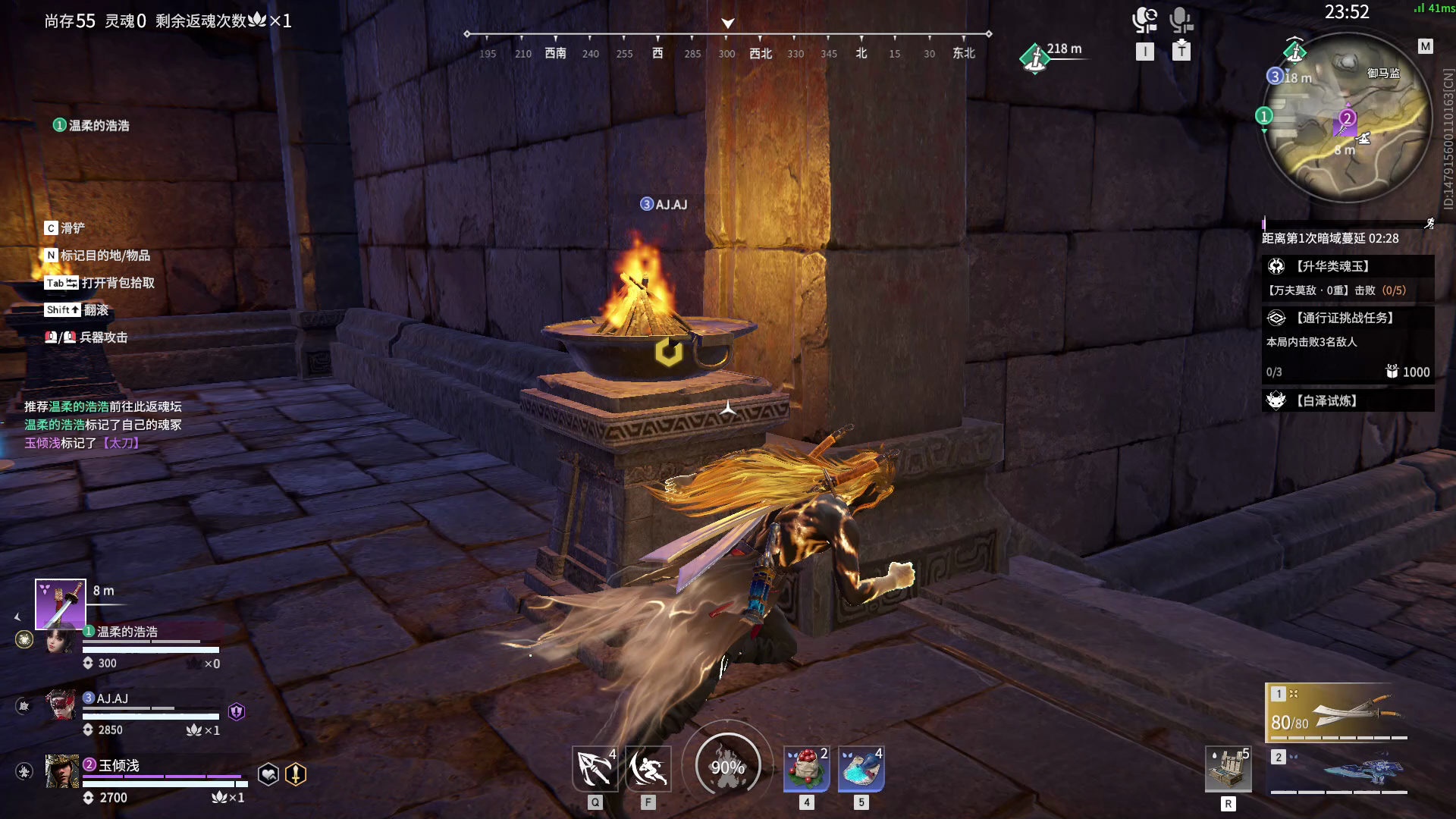The width and height of the screenshot is (1456, 819).
Task: Select teammate AJ.AJ in squad list
Action: [x=112, y=698]
